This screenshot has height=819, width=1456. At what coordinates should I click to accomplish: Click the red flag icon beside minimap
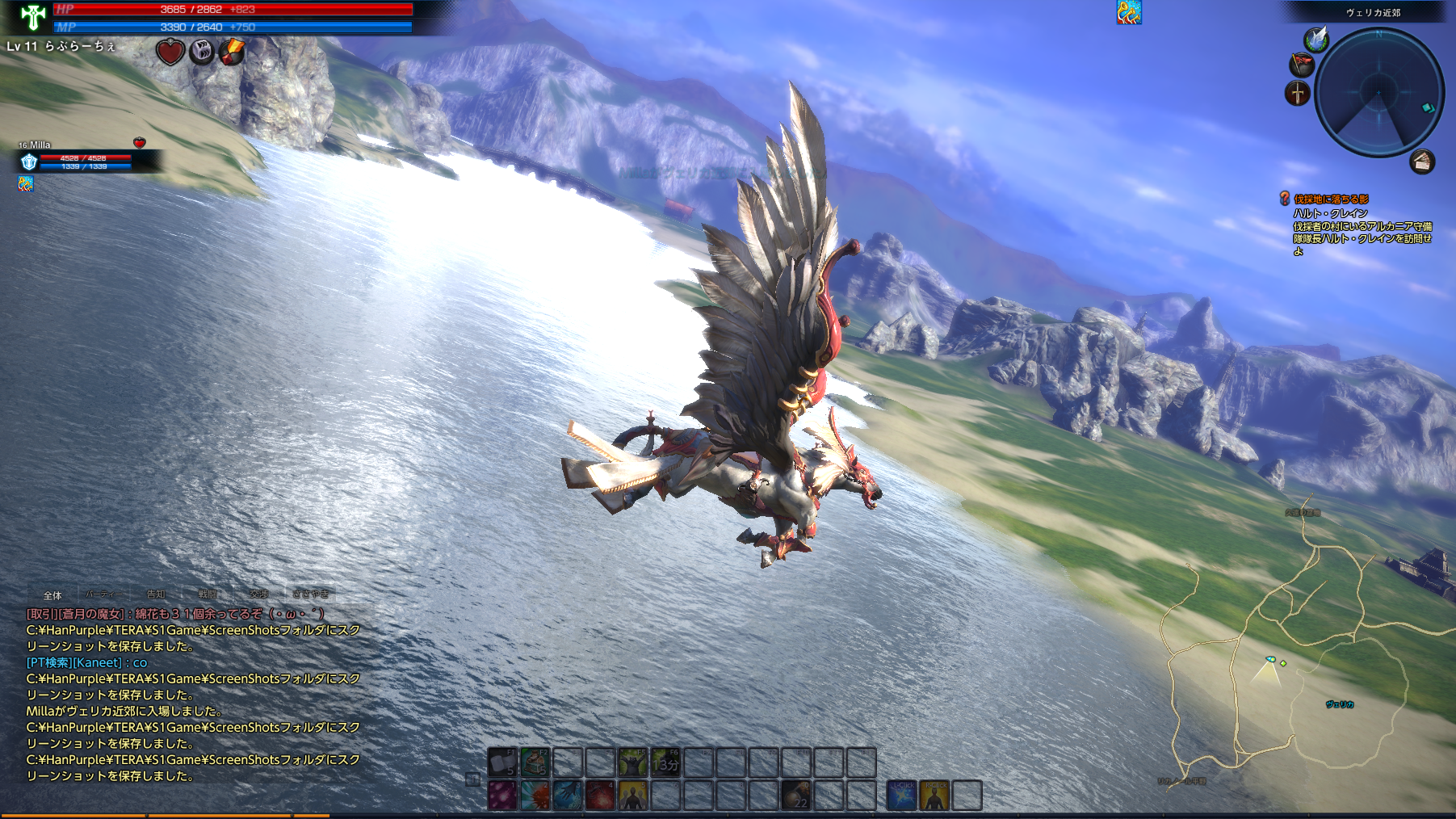[1301, 64]
